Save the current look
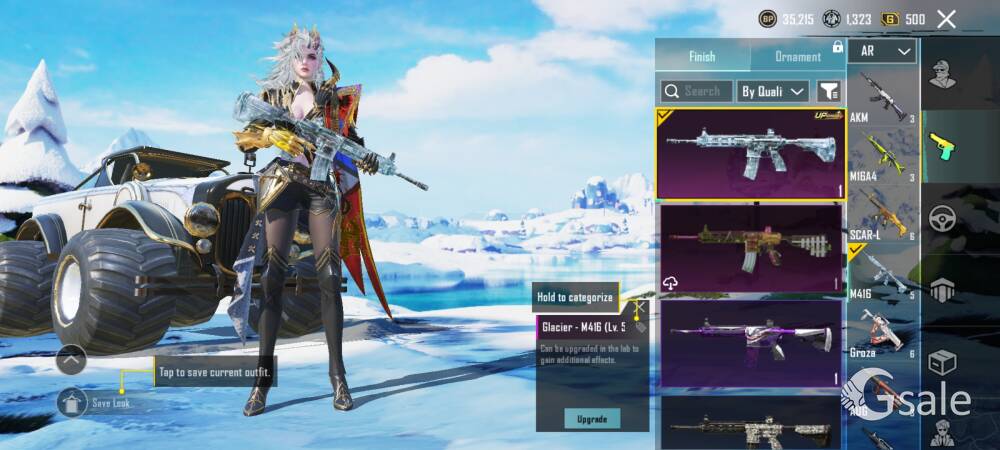Screen dimensions: 1000x450 tap(73, 402)
